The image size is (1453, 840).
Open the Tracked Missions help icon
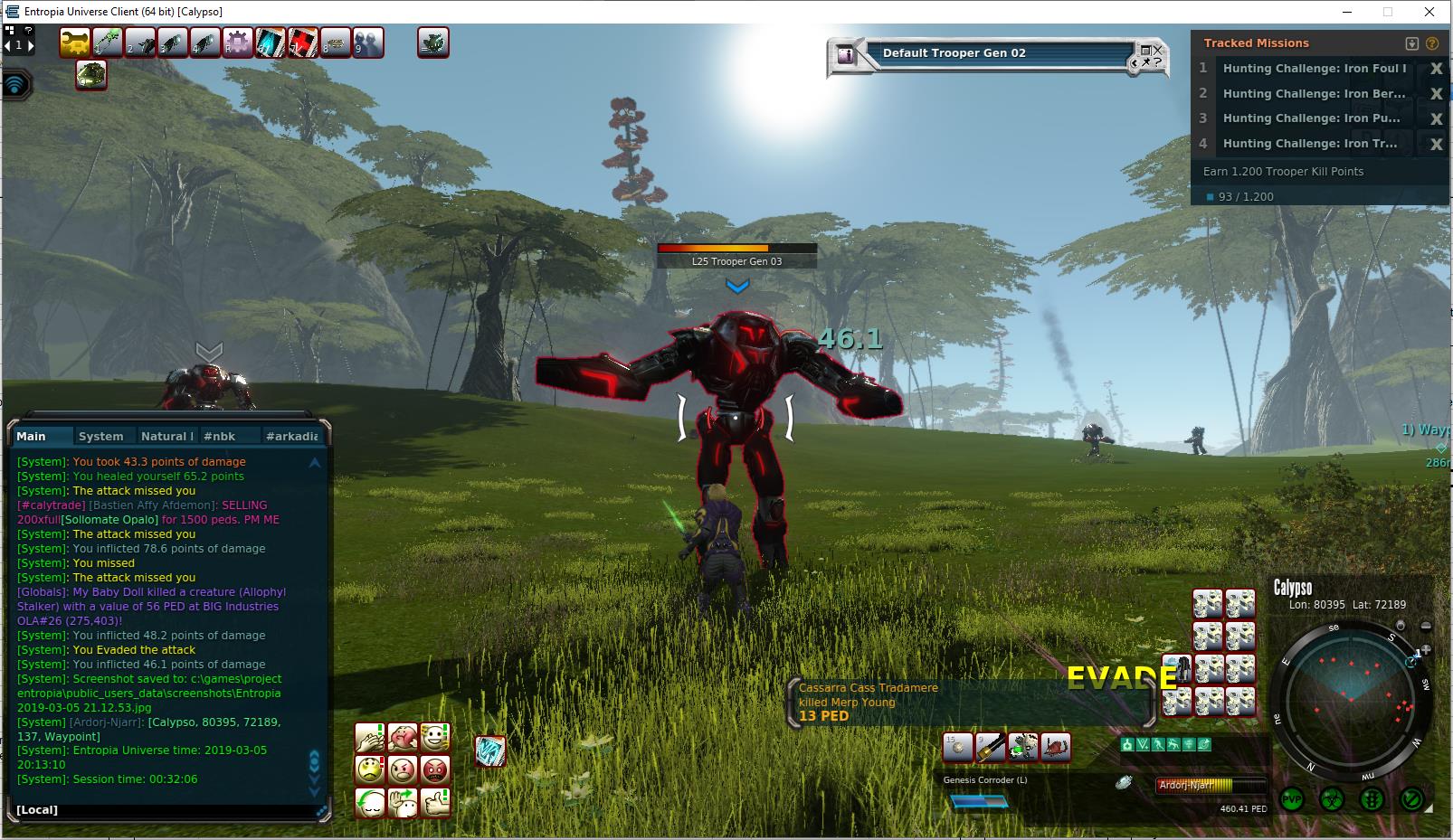[1431, 43]
